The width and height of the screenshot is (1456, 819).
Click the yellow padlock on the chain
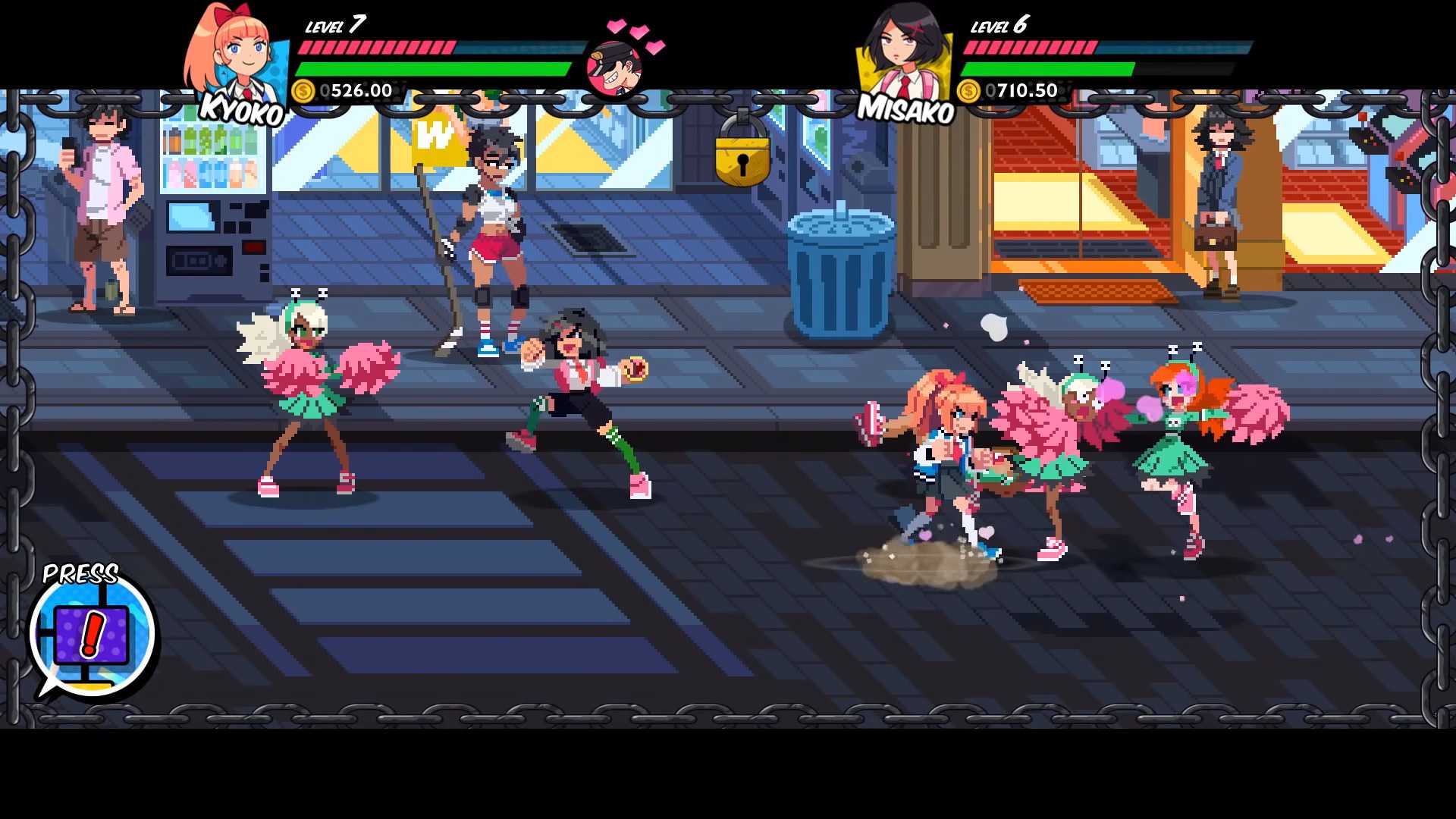(742, 157)
